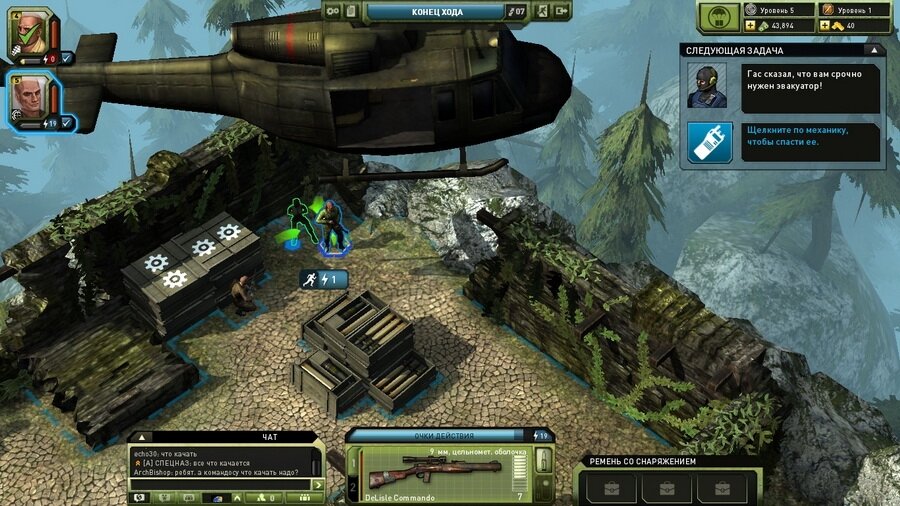Open the parachute supply drop button
The height and width of the screenshot is (506, 900).
click(x=718, y=18)
